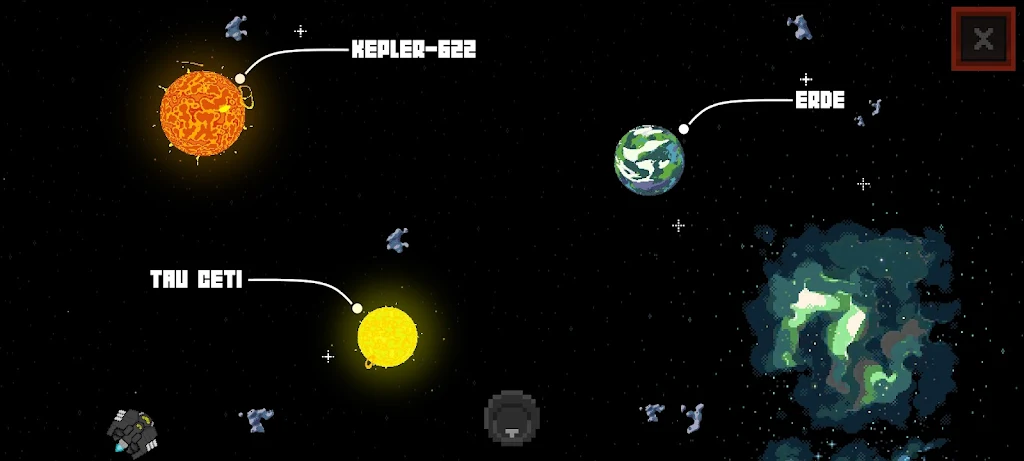
Task: Choose the Erde planet destination
Action: click(650, 160)
